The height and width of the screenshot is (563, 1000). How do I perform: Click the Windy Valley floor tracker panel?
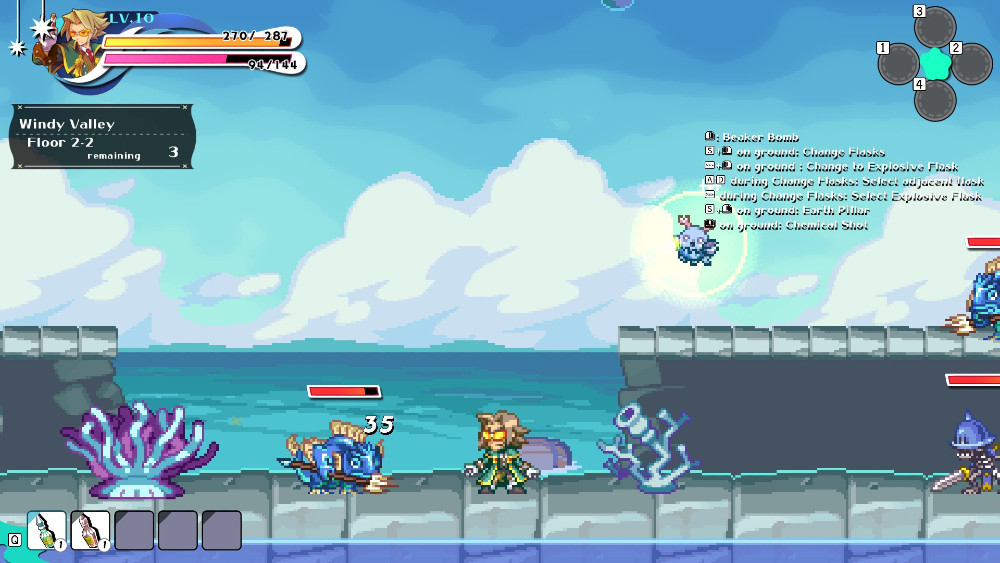click(x=102, y=136)
